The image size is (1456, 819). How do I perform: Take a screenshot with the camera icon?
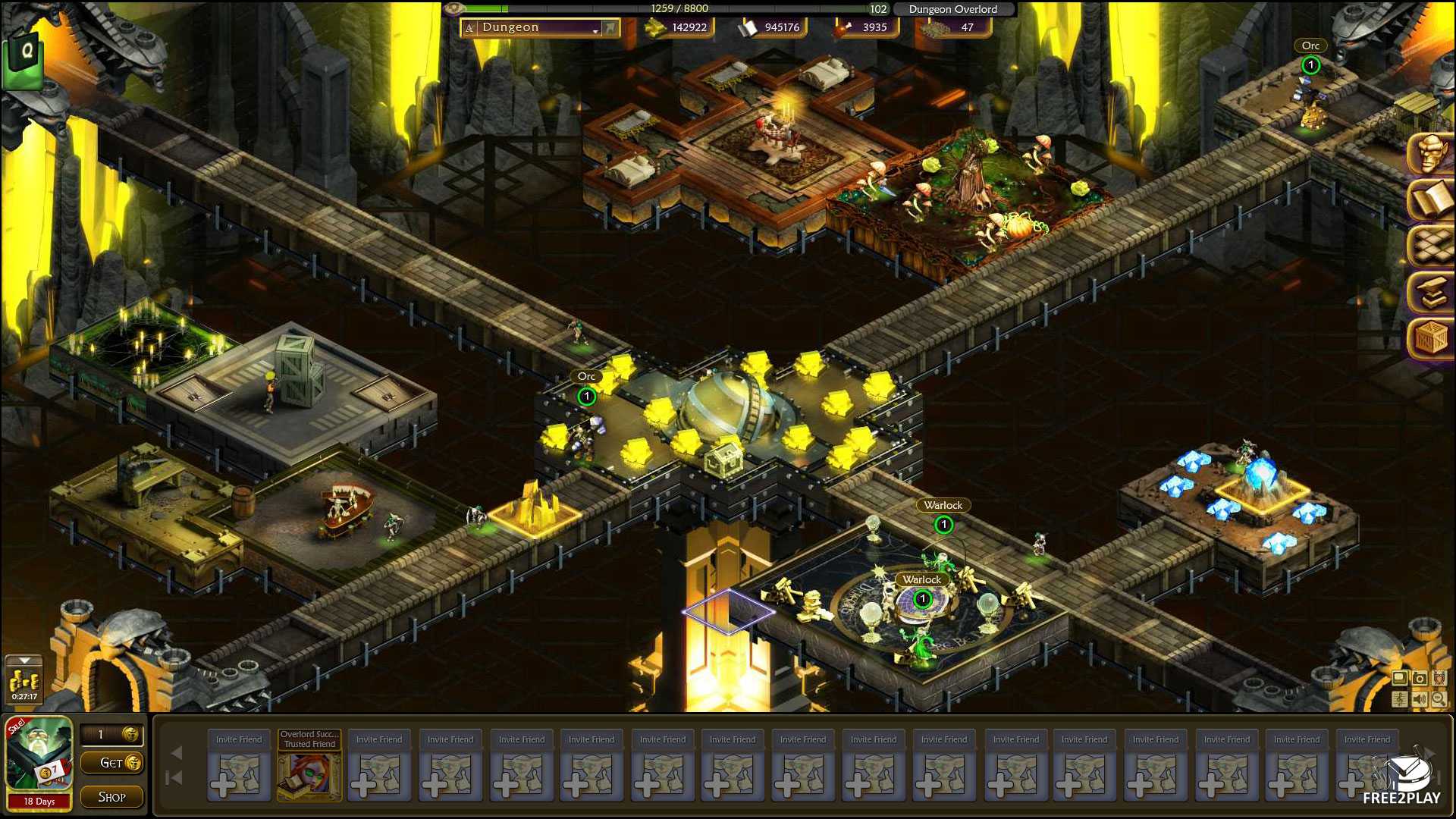1420,679
